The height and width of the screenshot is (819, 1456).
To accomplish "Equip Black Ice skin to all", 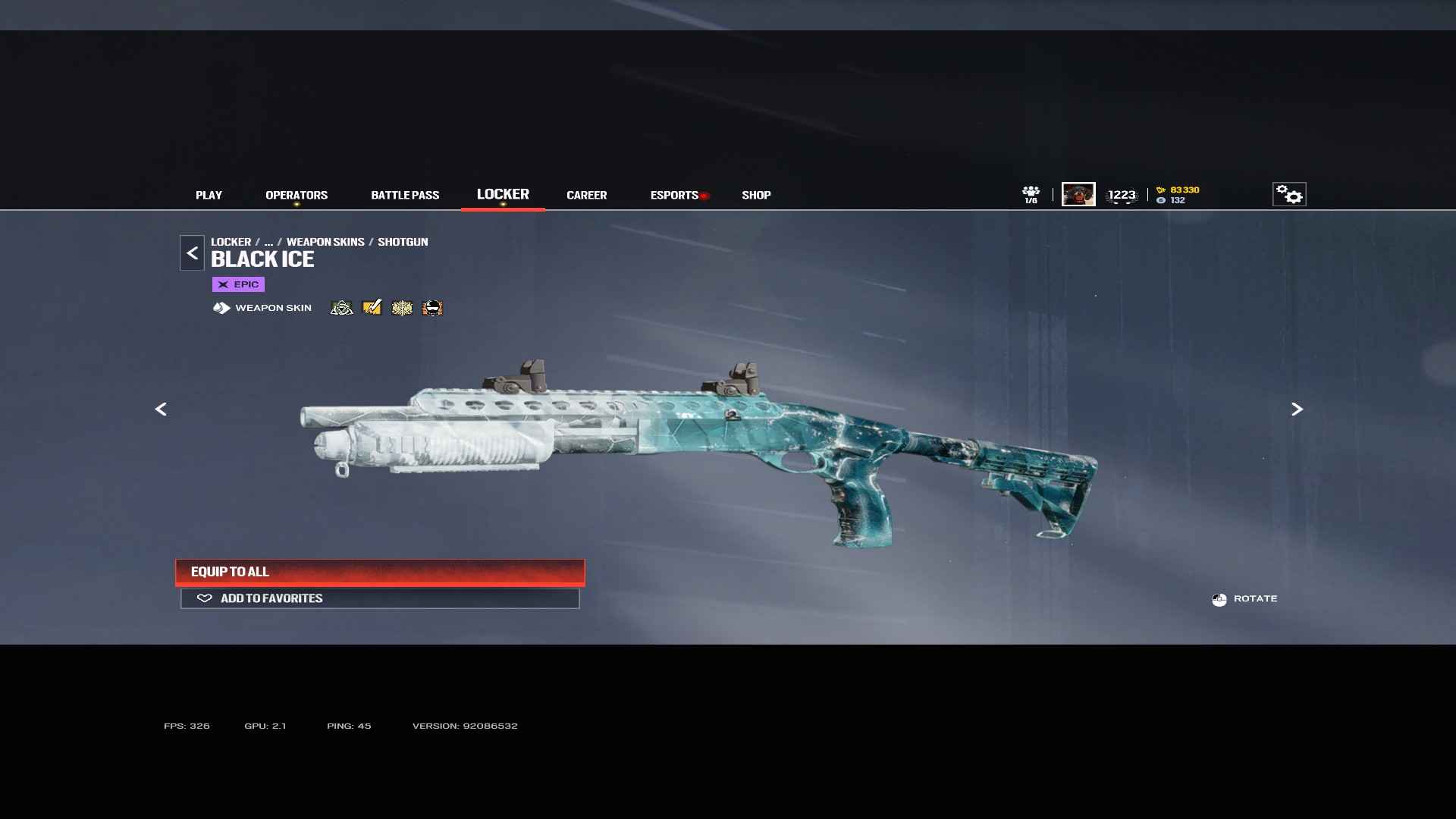I will point(380,572).
